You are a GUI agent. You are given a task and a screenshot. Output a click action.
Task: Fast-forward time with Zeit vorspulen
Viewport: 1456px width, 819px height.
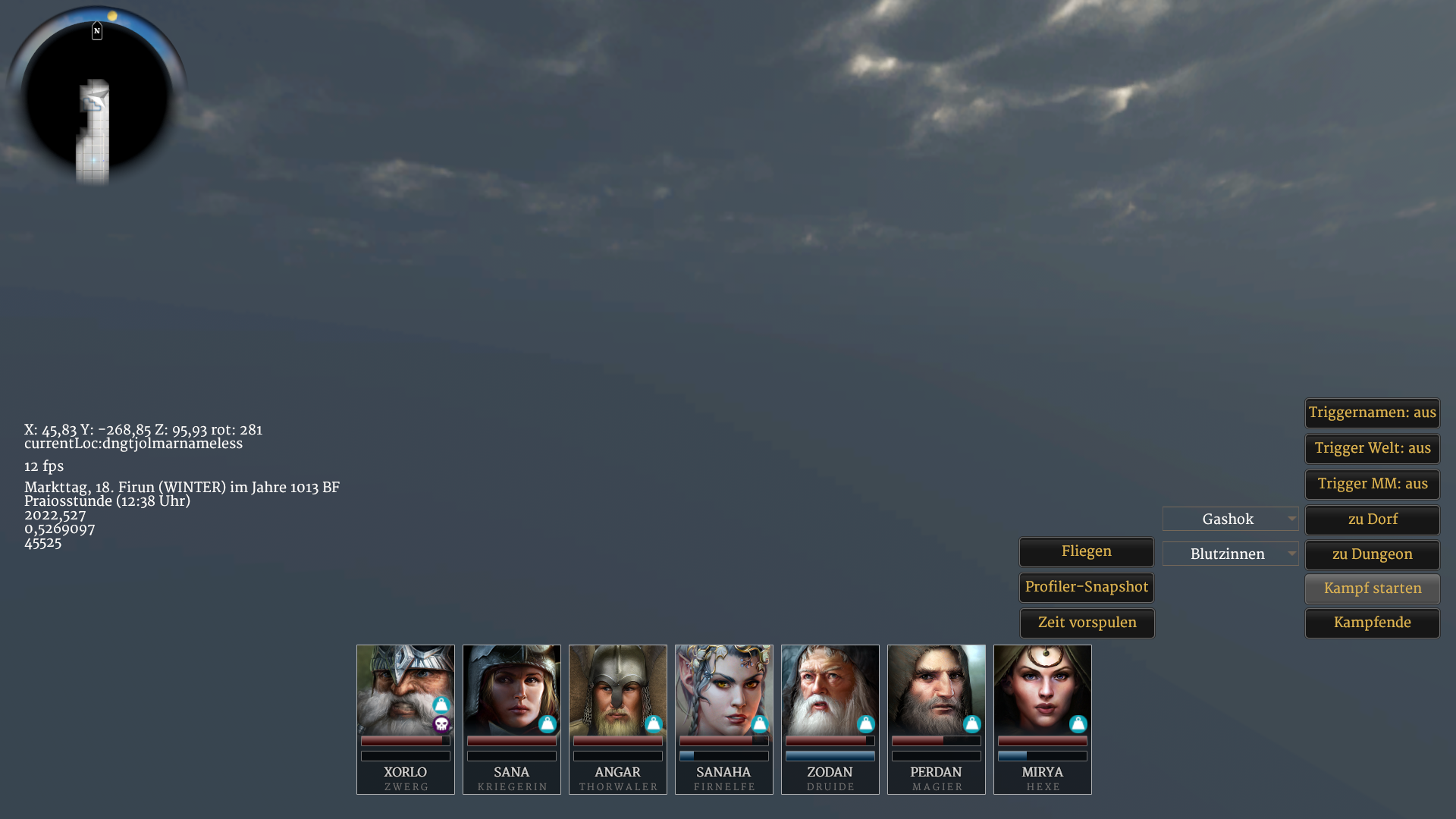coord(1086,623)
